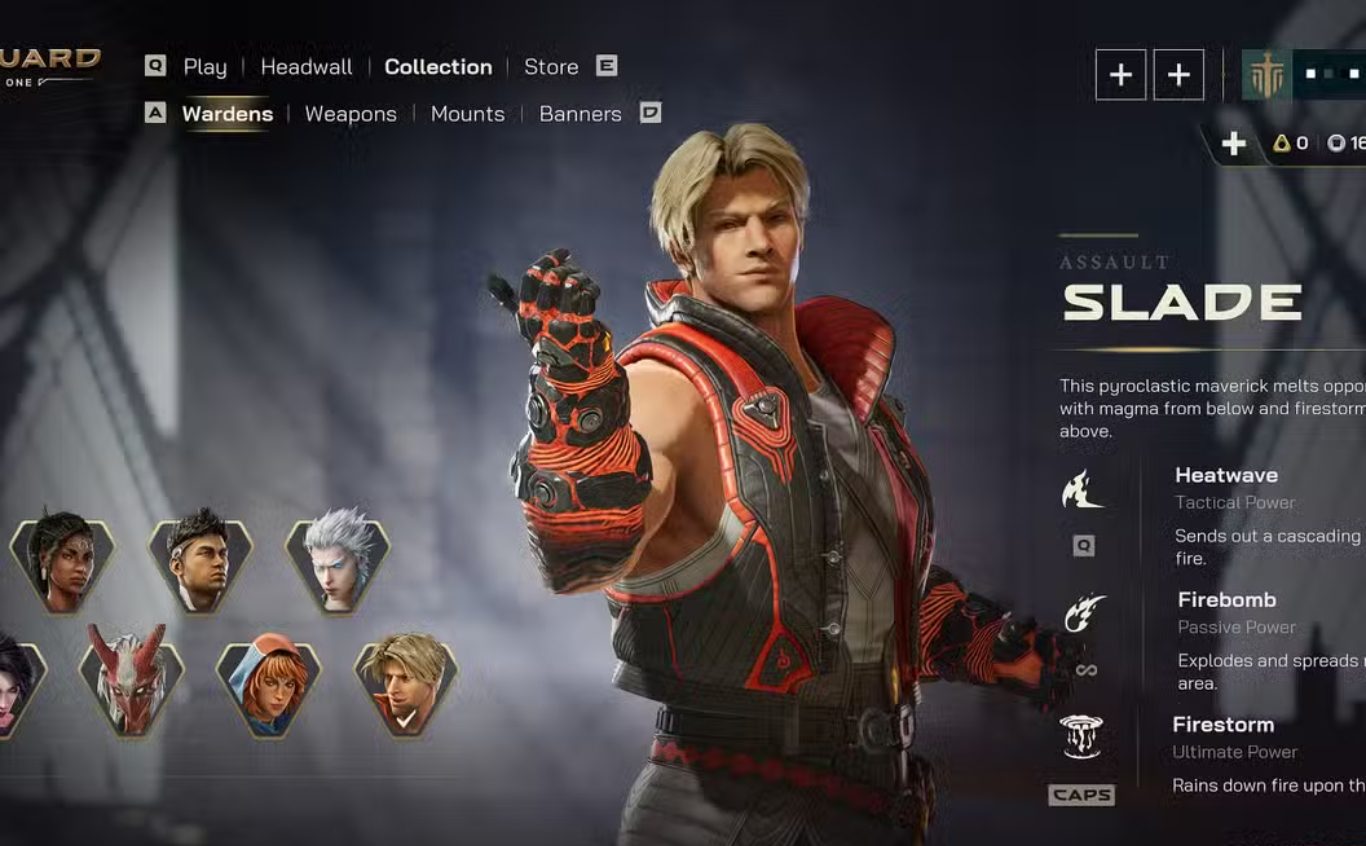Click the Heatwave tactical power icon
1366x846 pixels.
(x=1082, y=490)
